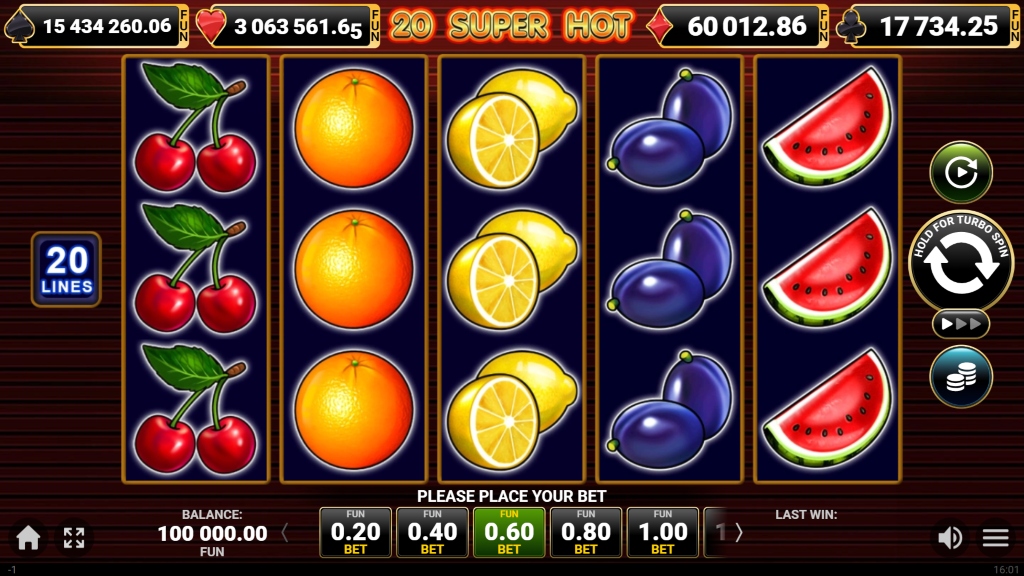Viewport: 1024px width, 576px height.
Task: Show more bets with the right arrow
Action: coord(739,533)
